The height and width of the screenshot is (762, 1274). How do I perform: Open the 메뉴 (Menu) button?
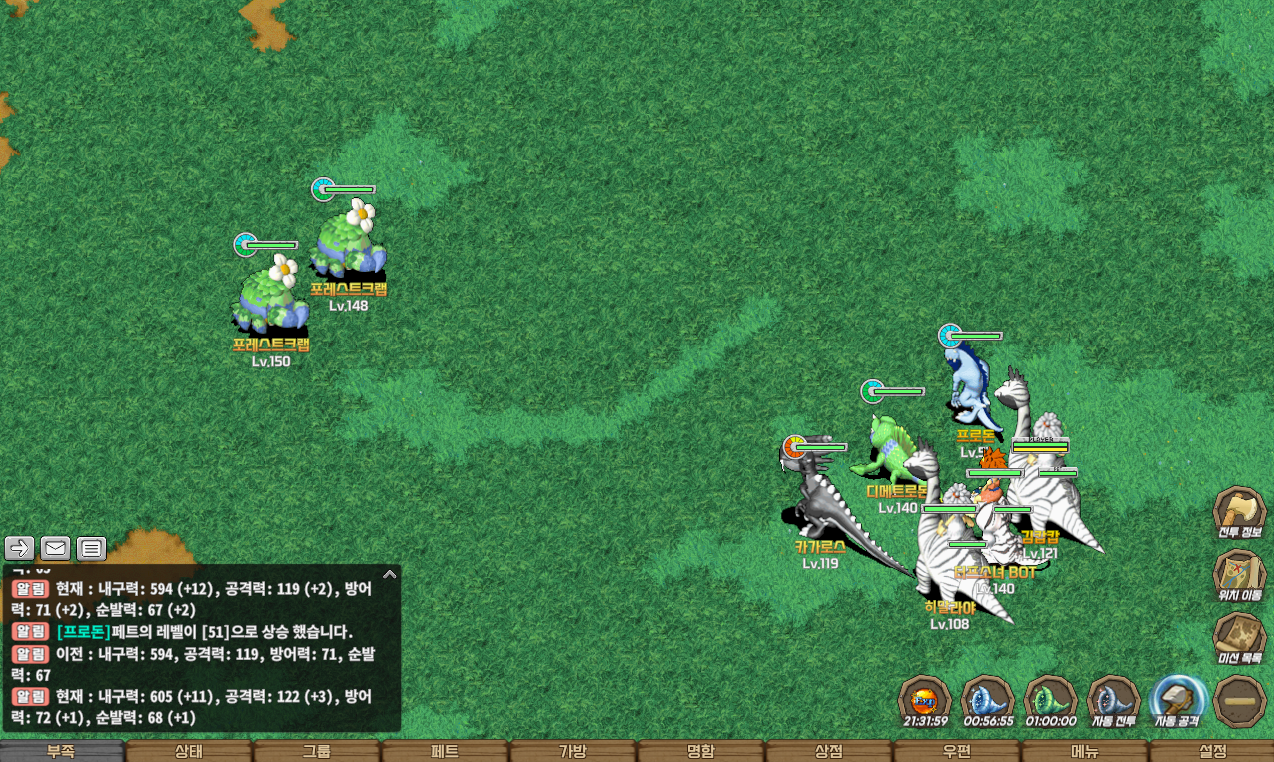1085,751
